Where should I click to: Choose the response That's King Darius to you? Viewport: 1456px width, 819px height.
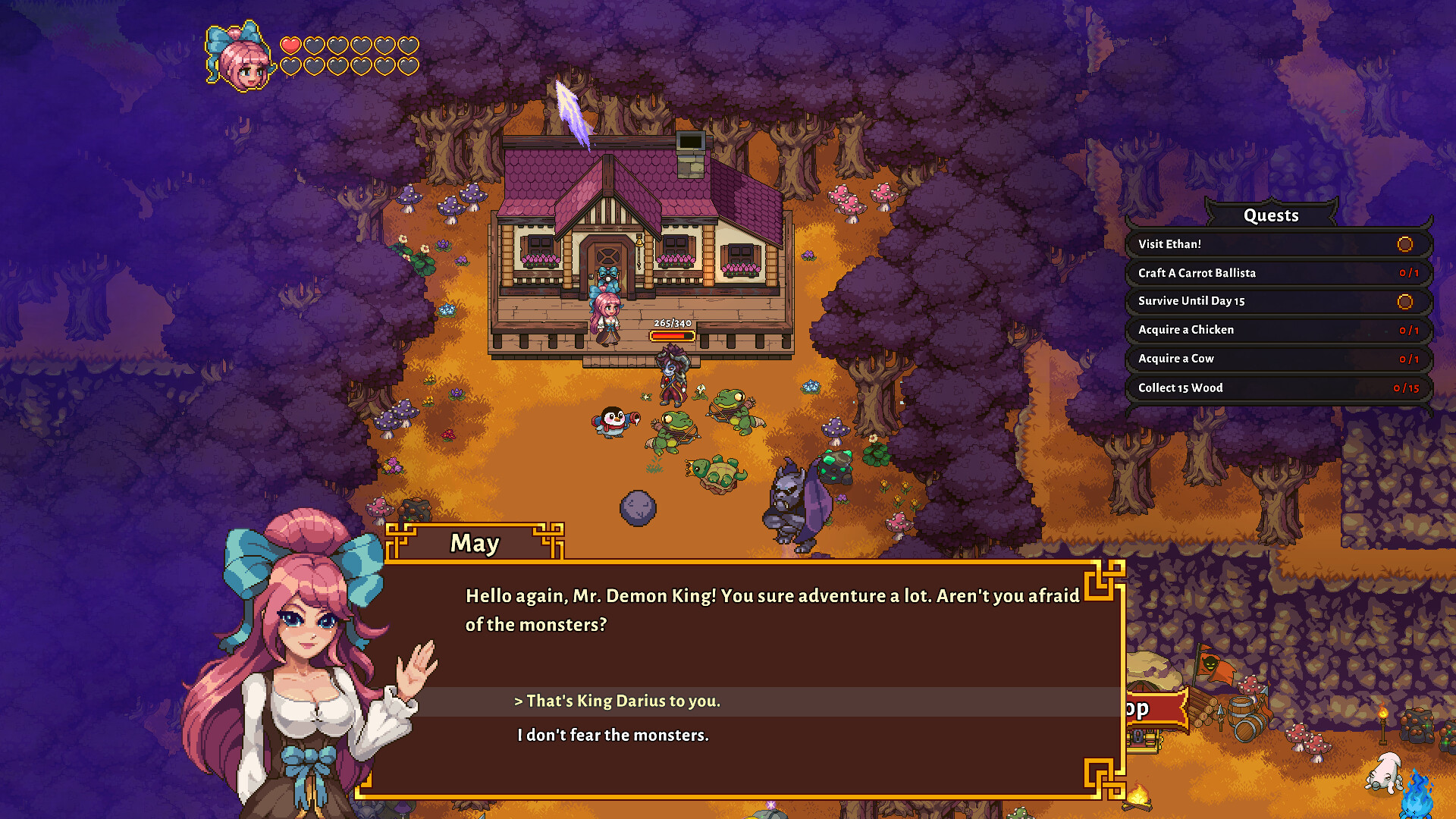pyautogui.click(x=619, y=701)
